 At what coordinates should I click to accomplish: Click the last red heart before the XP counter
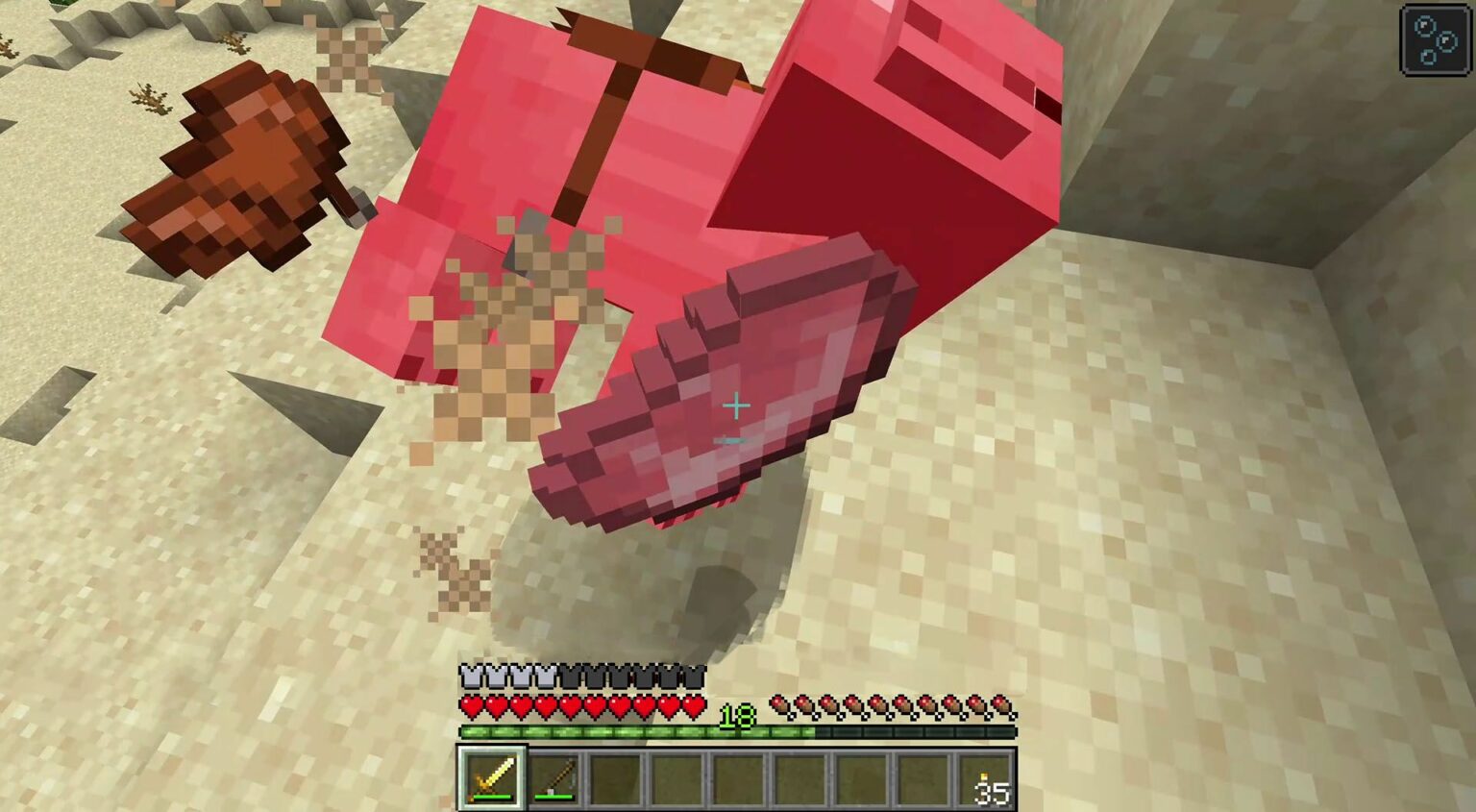pos(694,704)
